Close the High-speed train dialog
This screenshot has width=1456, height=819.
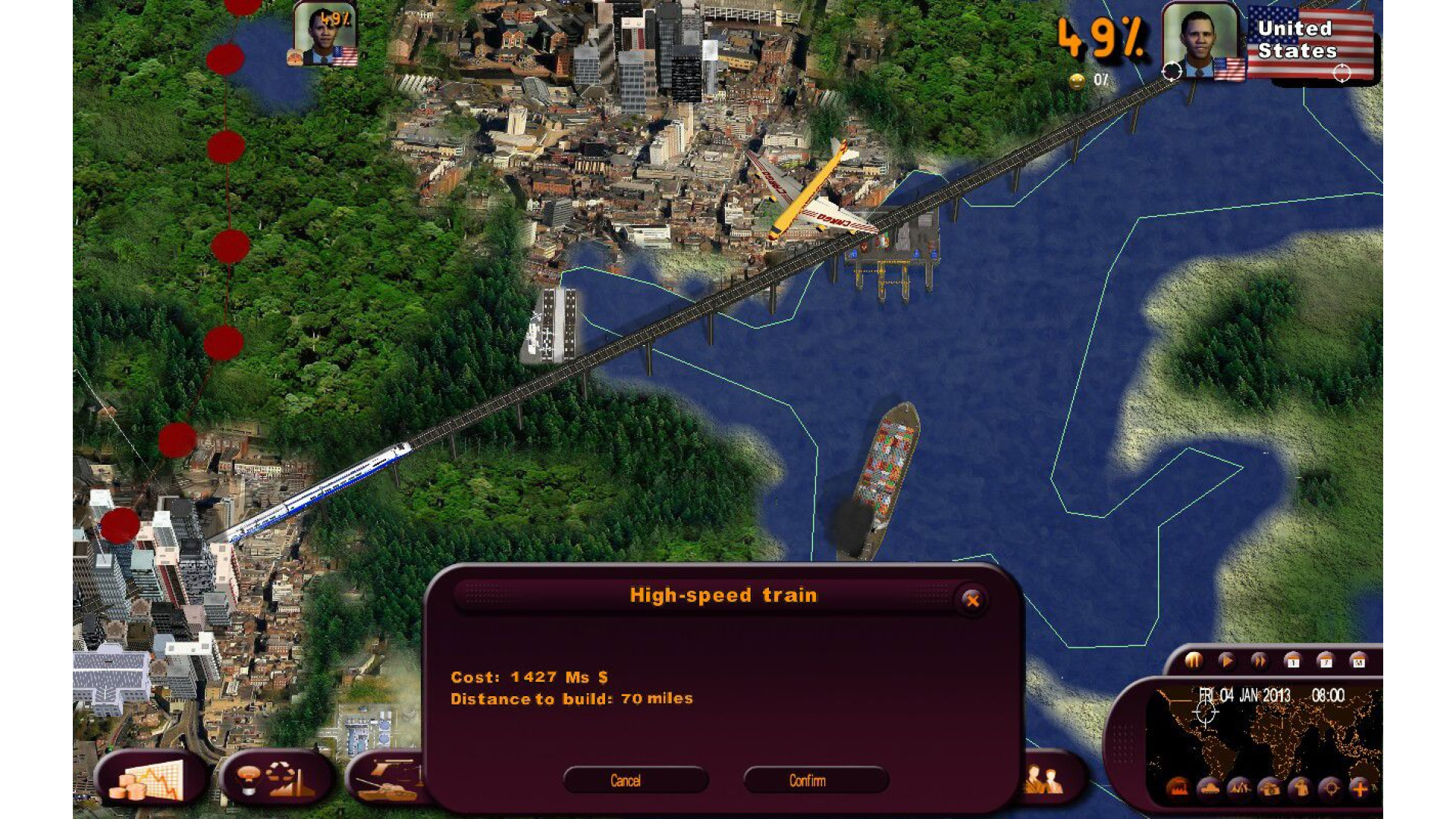(x=972, y=601)
